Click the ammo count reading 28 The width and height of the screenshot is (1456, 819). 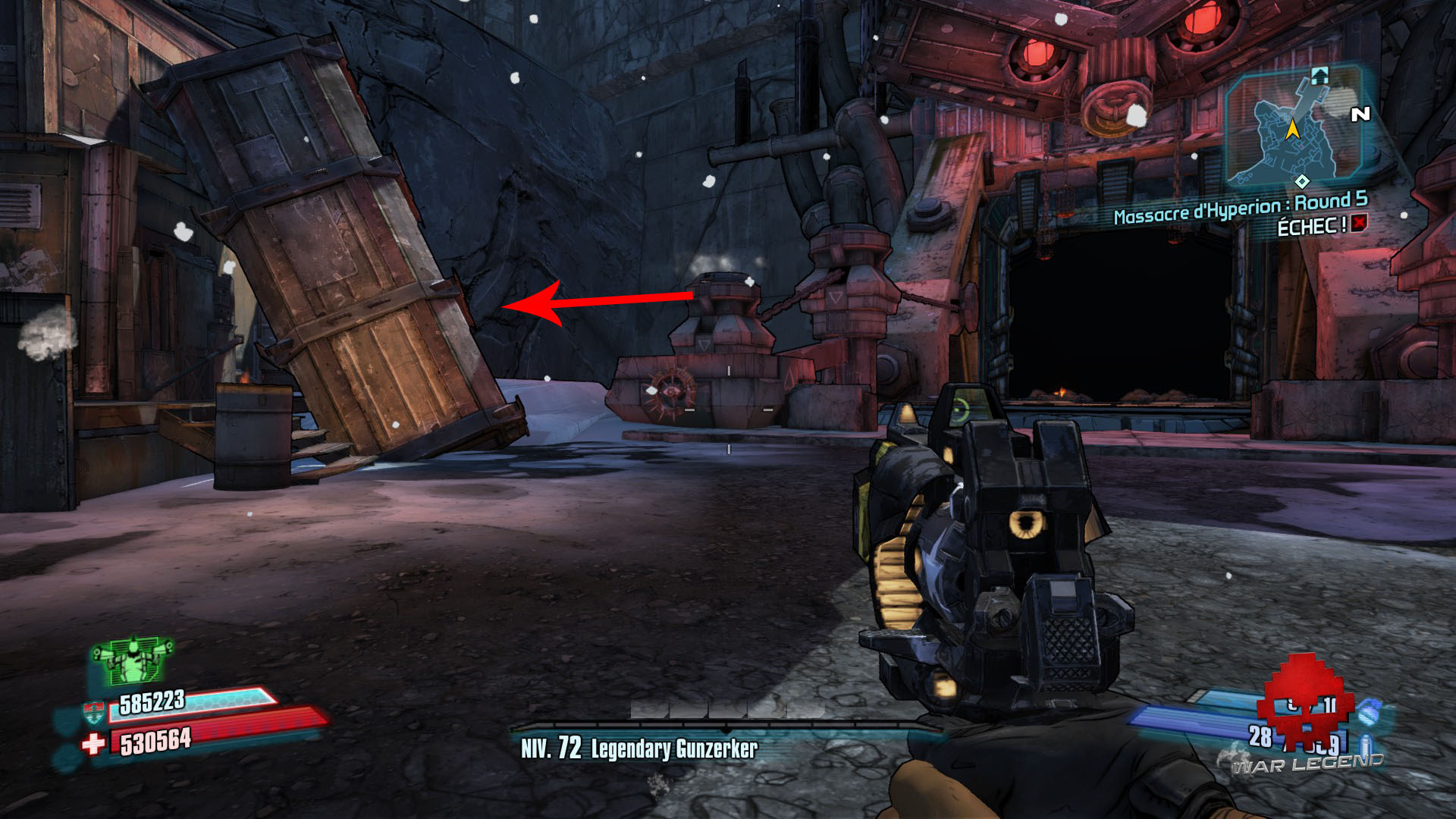coord(1259,735)
